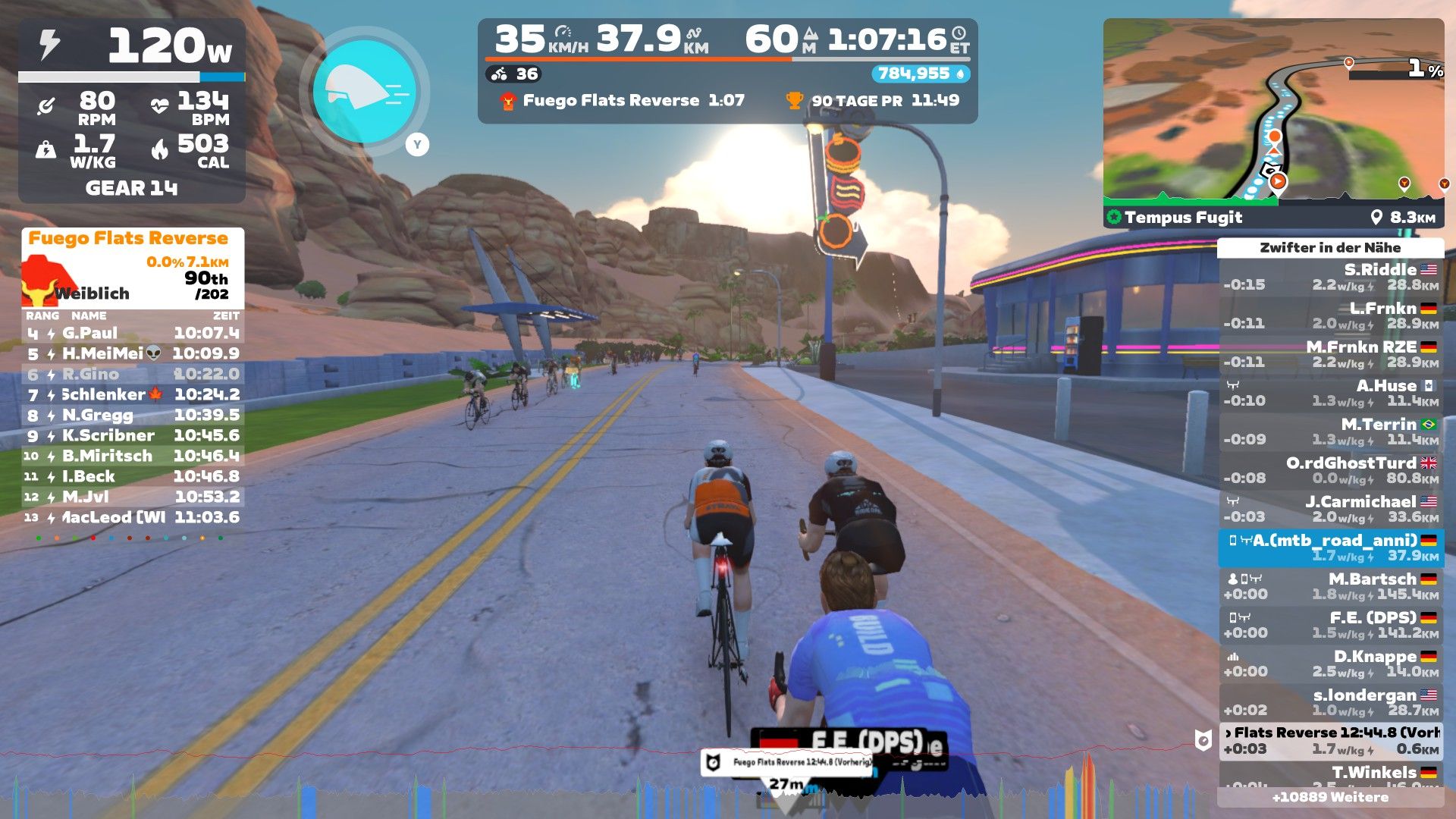Choose I.Beck on the leaderboard
The image size is (1456, 819).
click(x=133, y=476)
